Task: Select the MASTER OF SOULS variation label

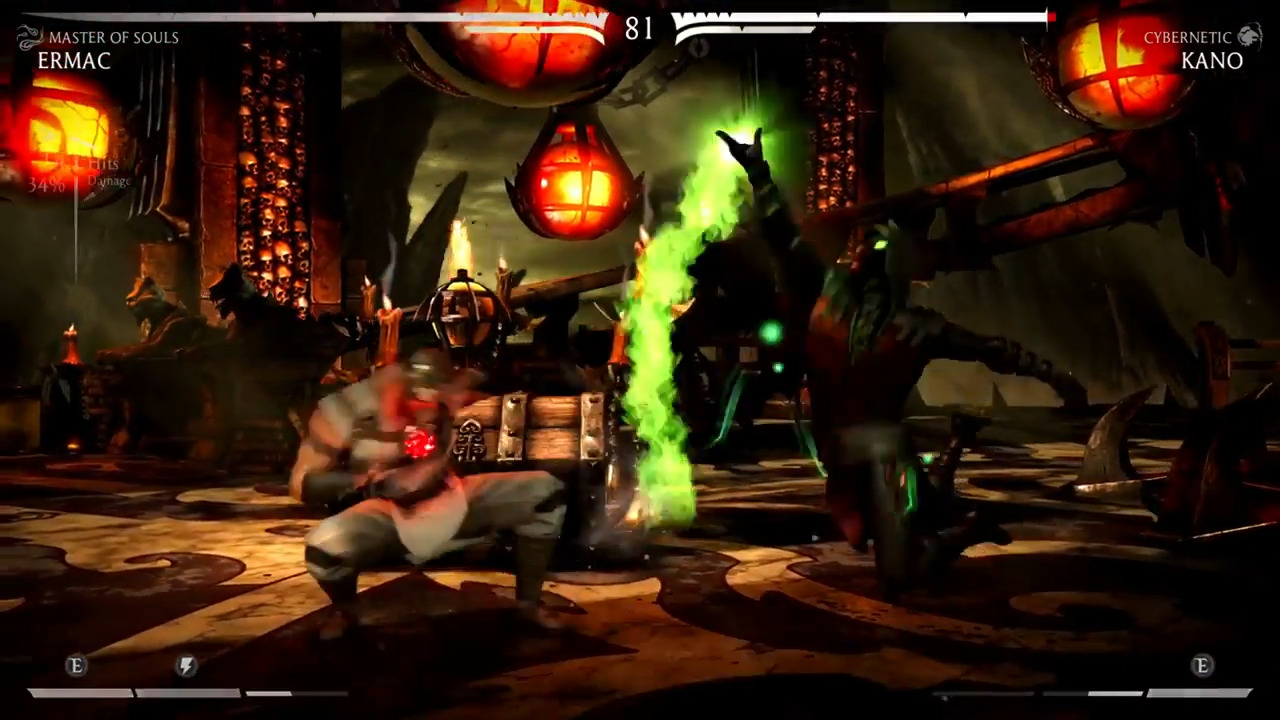Action: pos(114,37)
